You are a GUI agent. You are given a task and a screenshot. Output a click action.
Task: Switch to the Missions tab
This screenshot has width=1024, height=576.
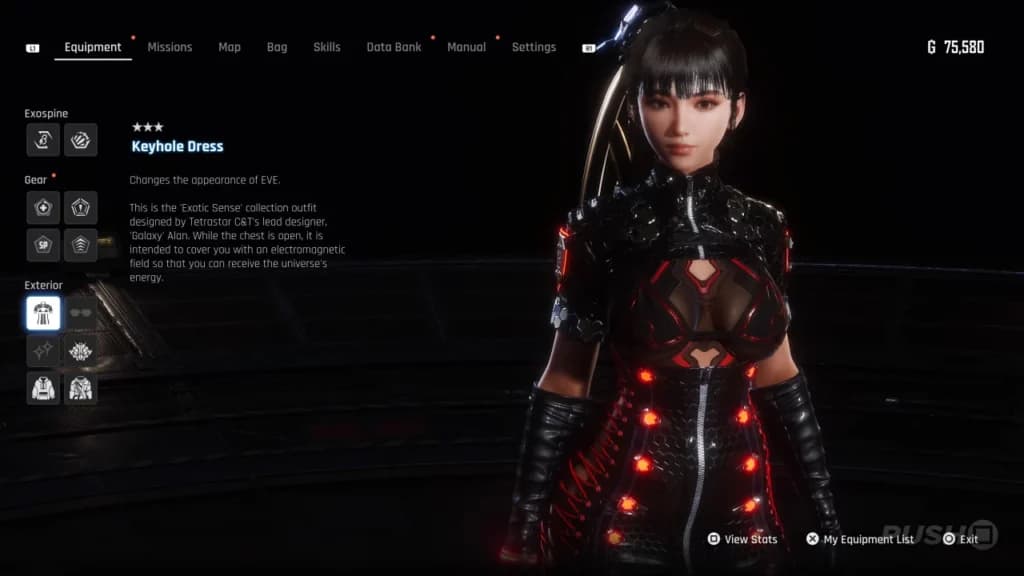pos(169,47)
